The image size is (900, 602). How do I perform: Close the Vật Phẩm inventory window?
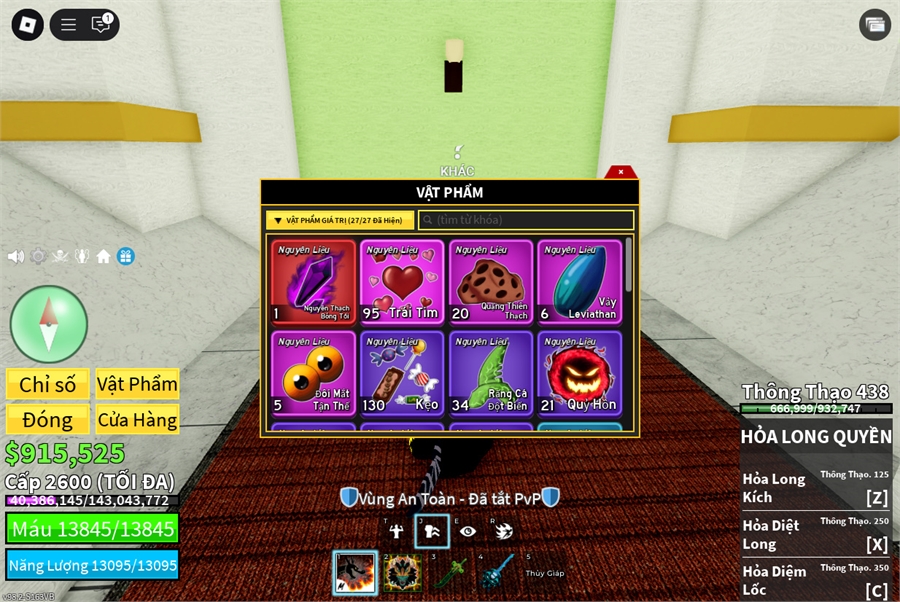[x=621, y=172]
